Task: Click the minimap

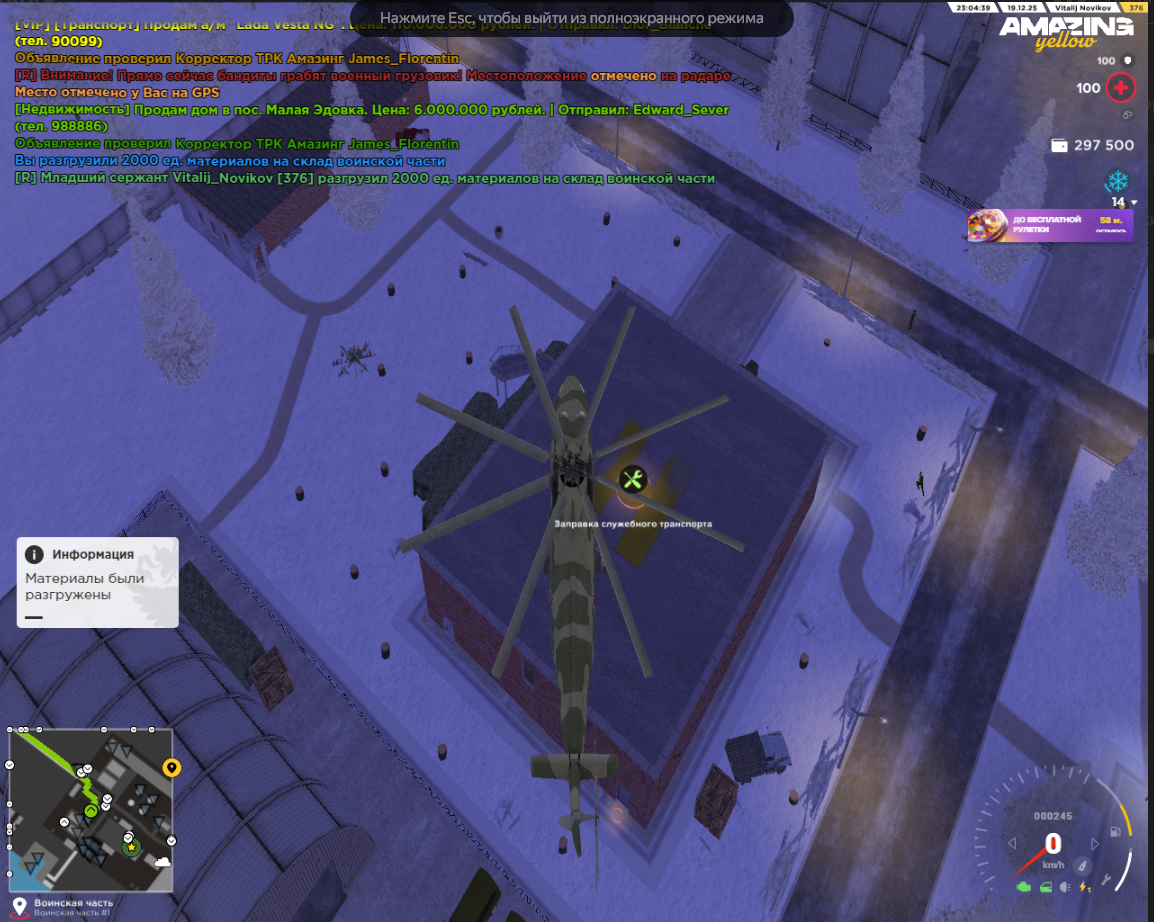Action: click(90, 809)
